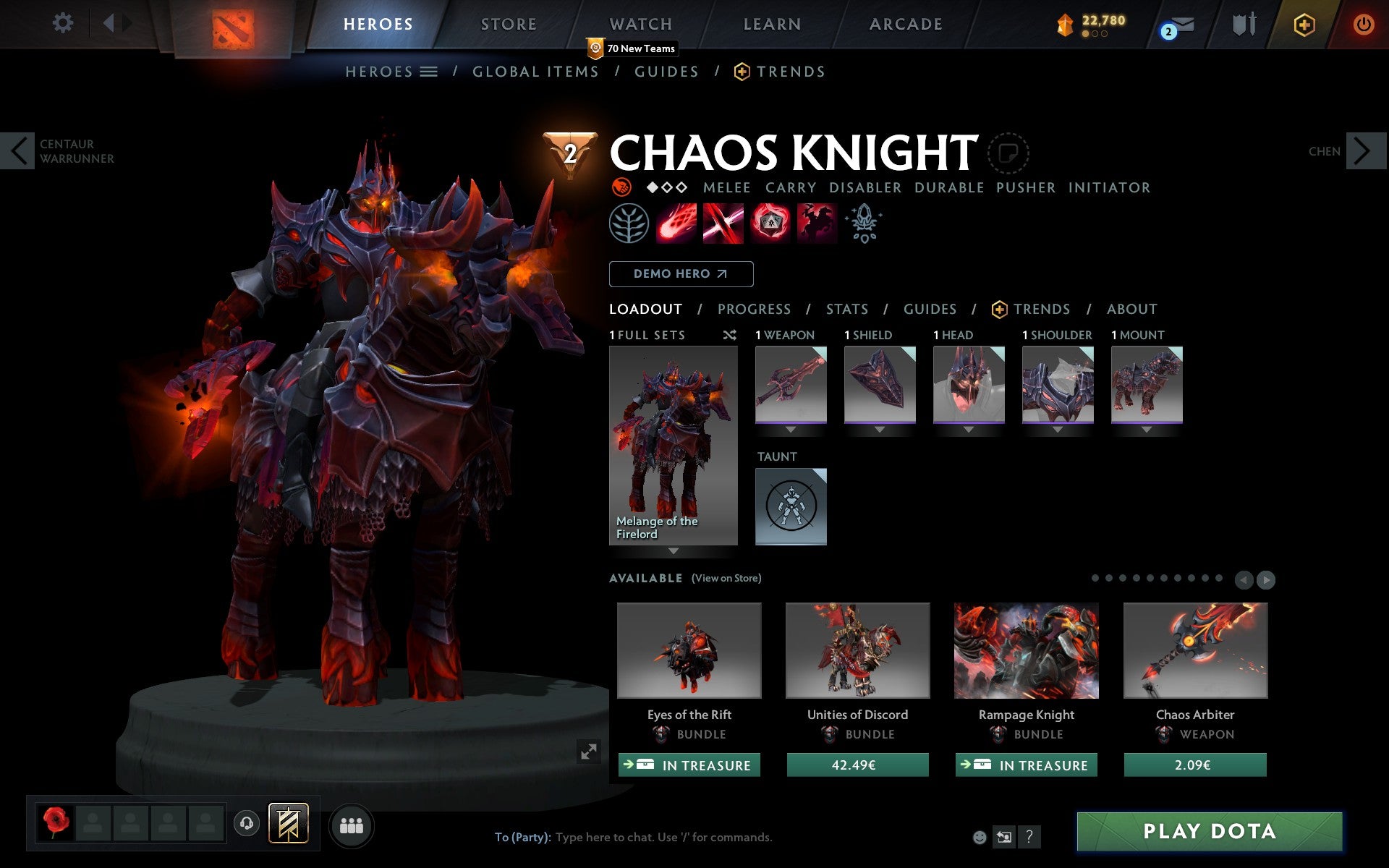
Task: Click the settings gear icon
Action: (x=64, y=23)
